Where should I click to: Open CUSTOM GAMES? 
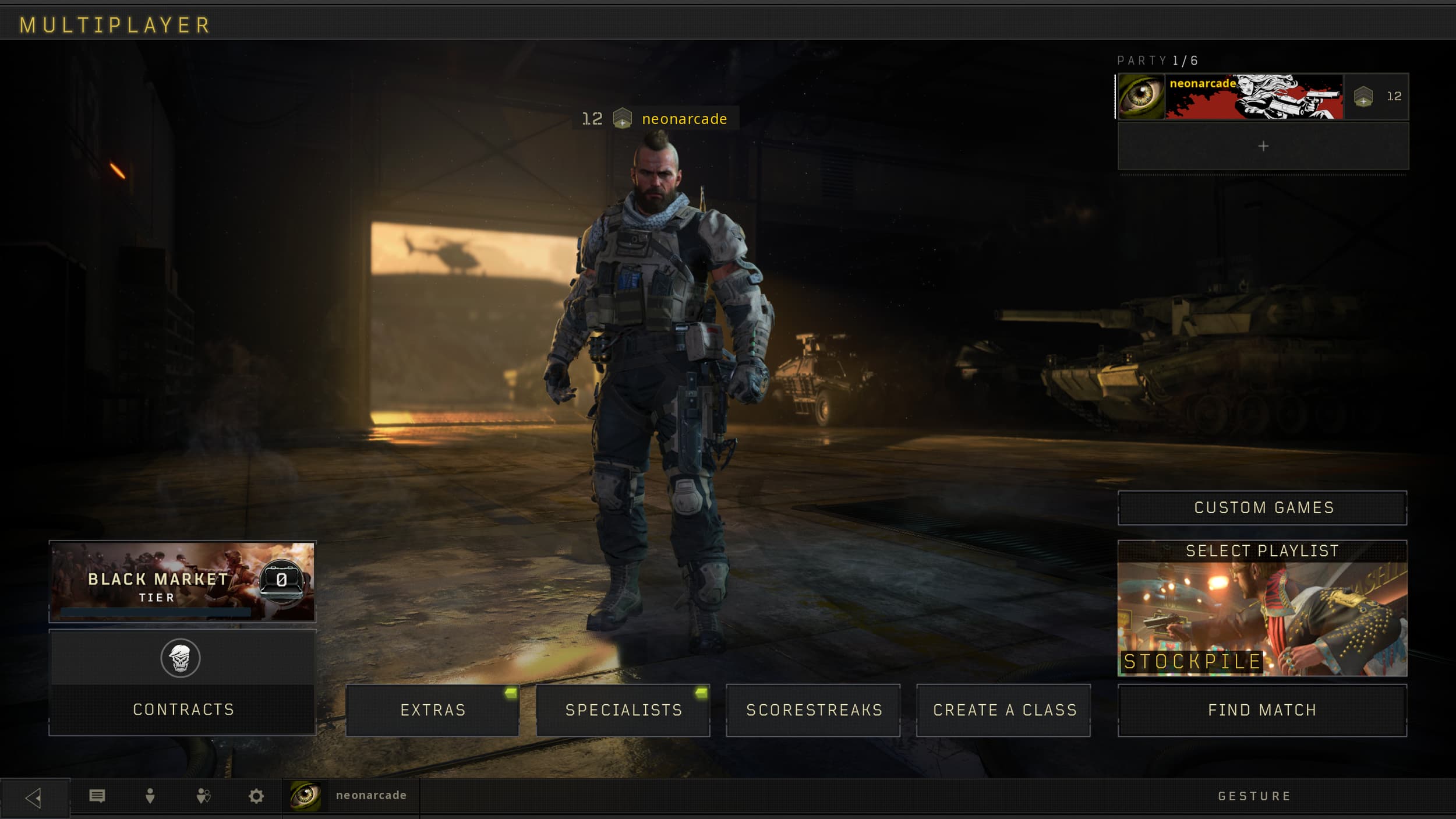[1262, 507]
